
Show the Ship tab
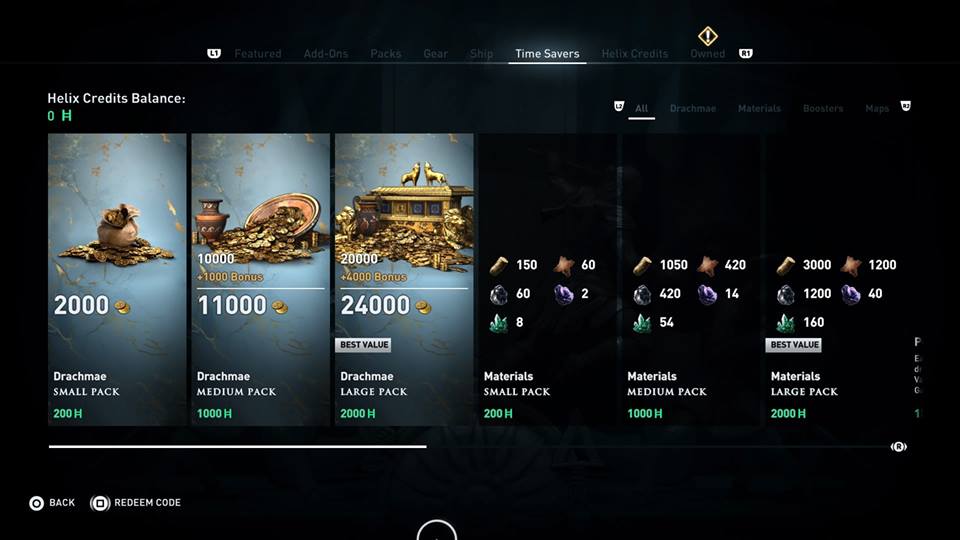tap(481, 54)
